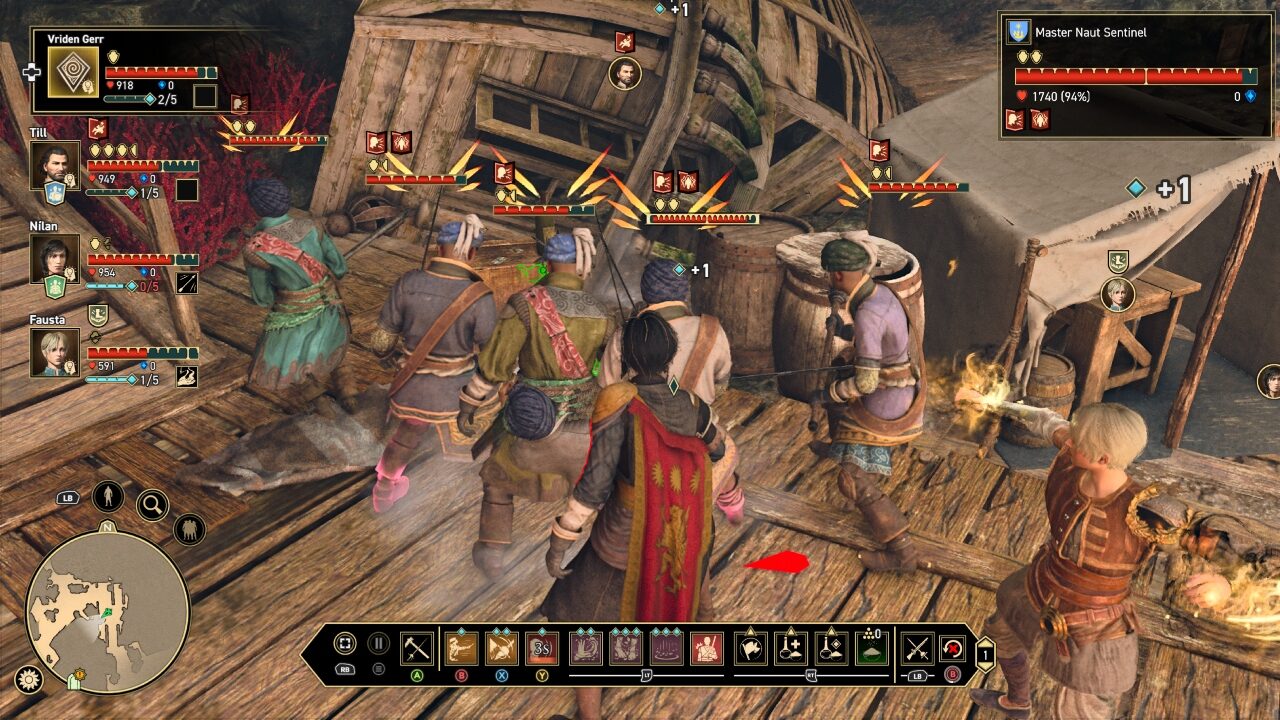This screenshot has height=720, width=1280.
Task: Click the Master Naut Sentinel target shield
Action: click(x=1018, y=32)
